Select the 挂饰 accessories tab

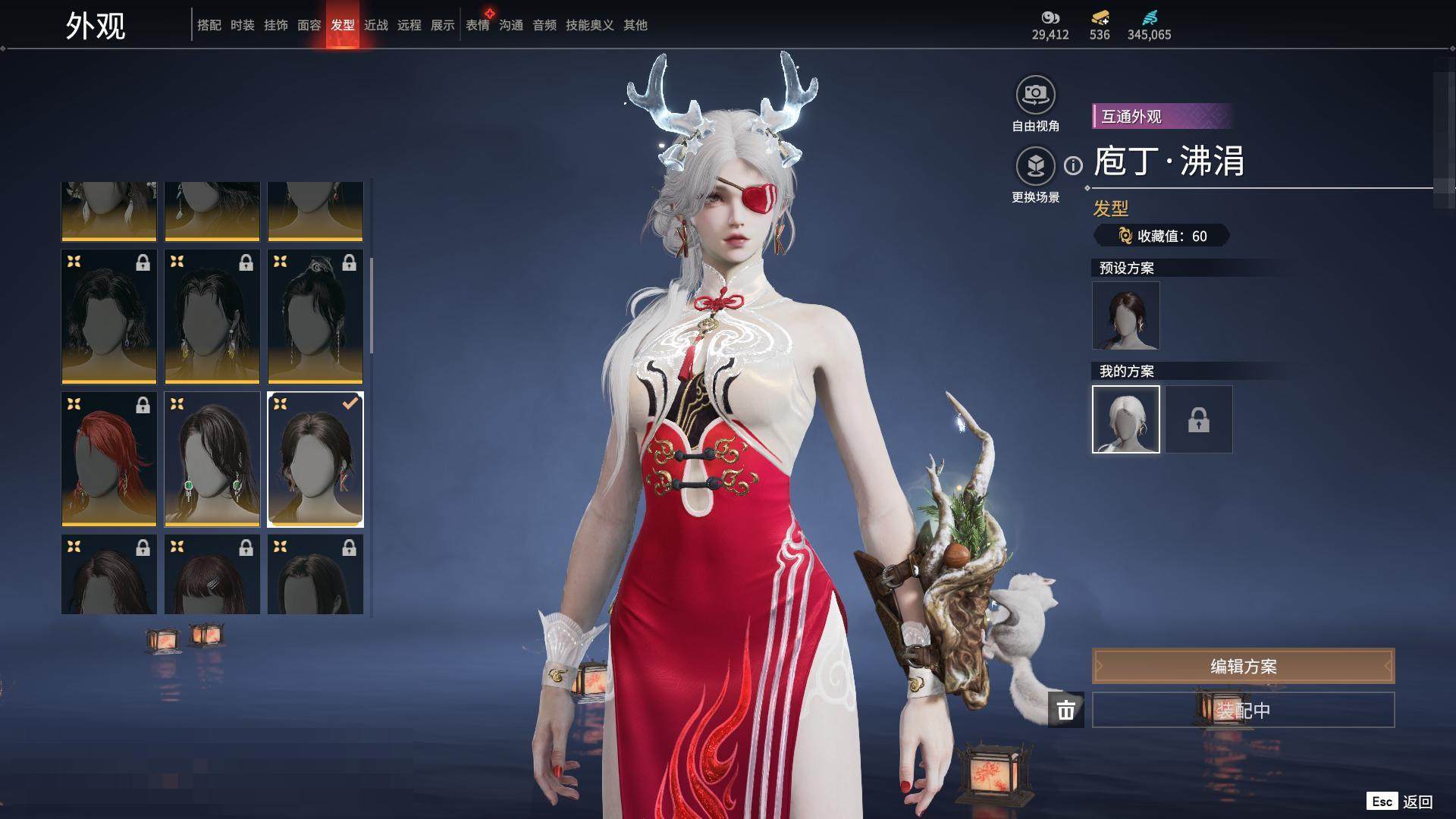point(275,25)
